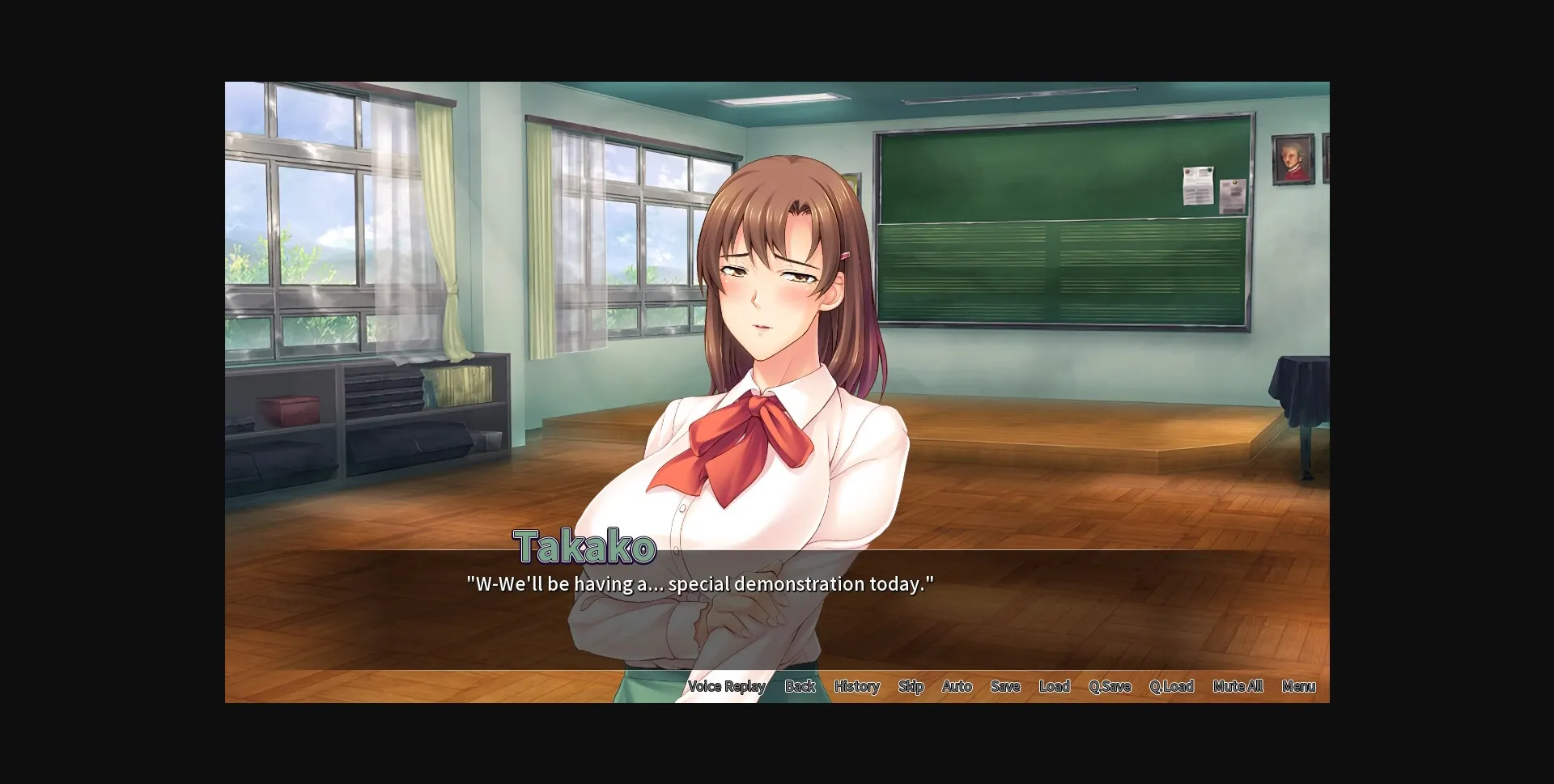Click the dialogue text about the demonstration
The width and height of the screenshot is (1554, 784).
click(x=699, y=583)
